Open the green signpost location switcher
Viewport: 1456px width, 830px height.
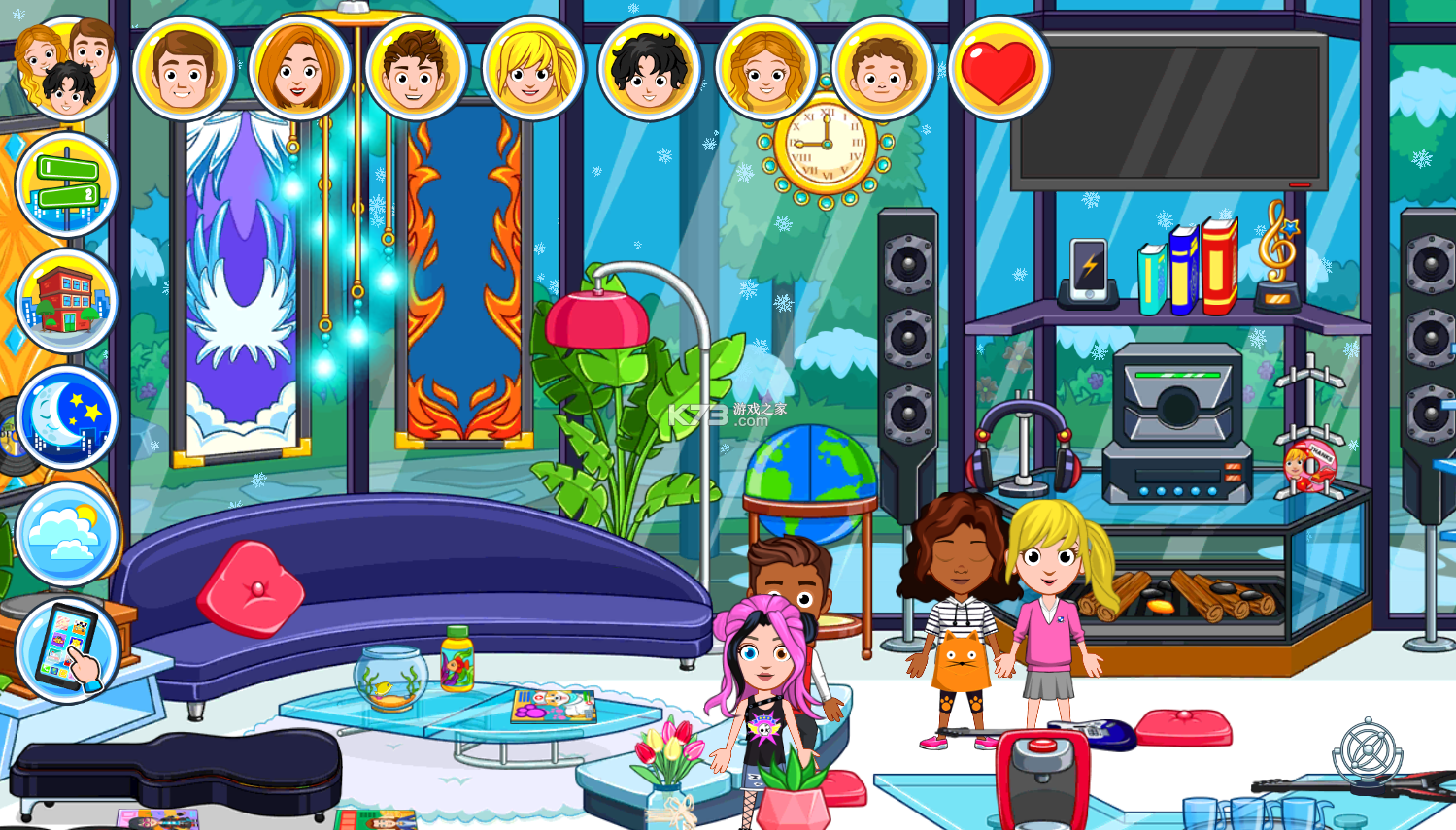[x=66, y=184]
